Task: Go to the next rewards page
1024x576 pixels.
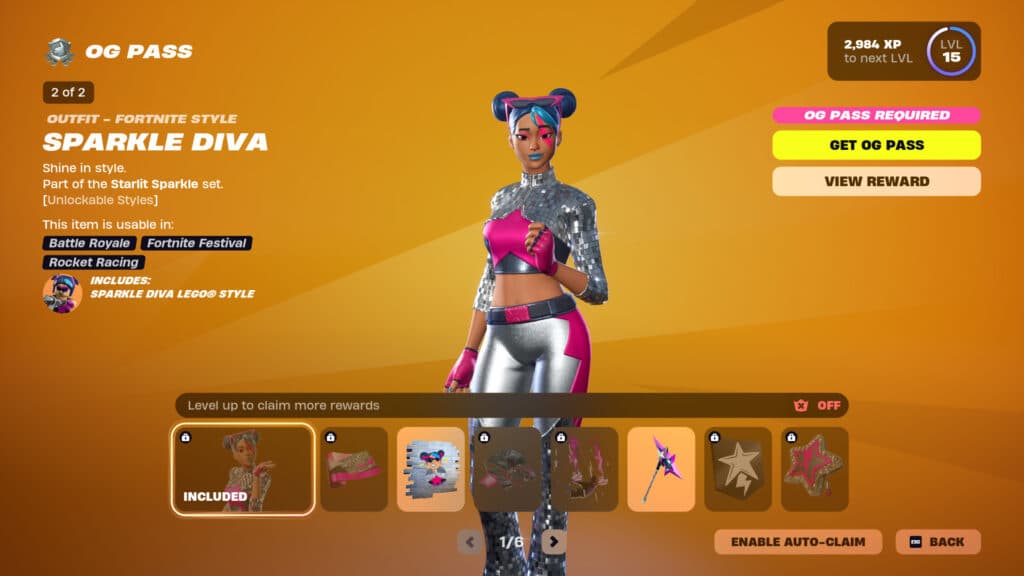Action: 553,542
